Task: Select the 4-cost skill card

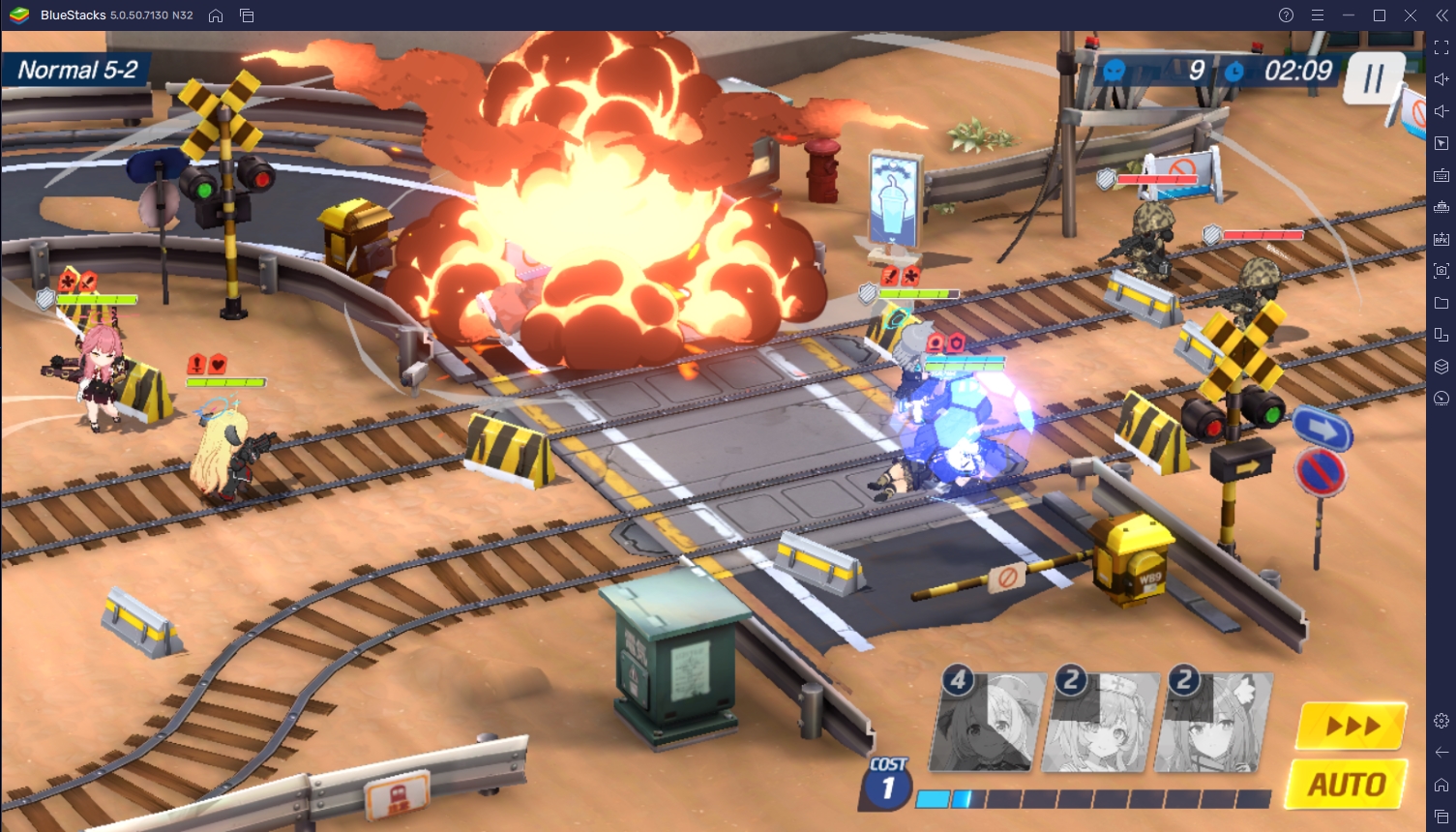Action: point(989,724)
